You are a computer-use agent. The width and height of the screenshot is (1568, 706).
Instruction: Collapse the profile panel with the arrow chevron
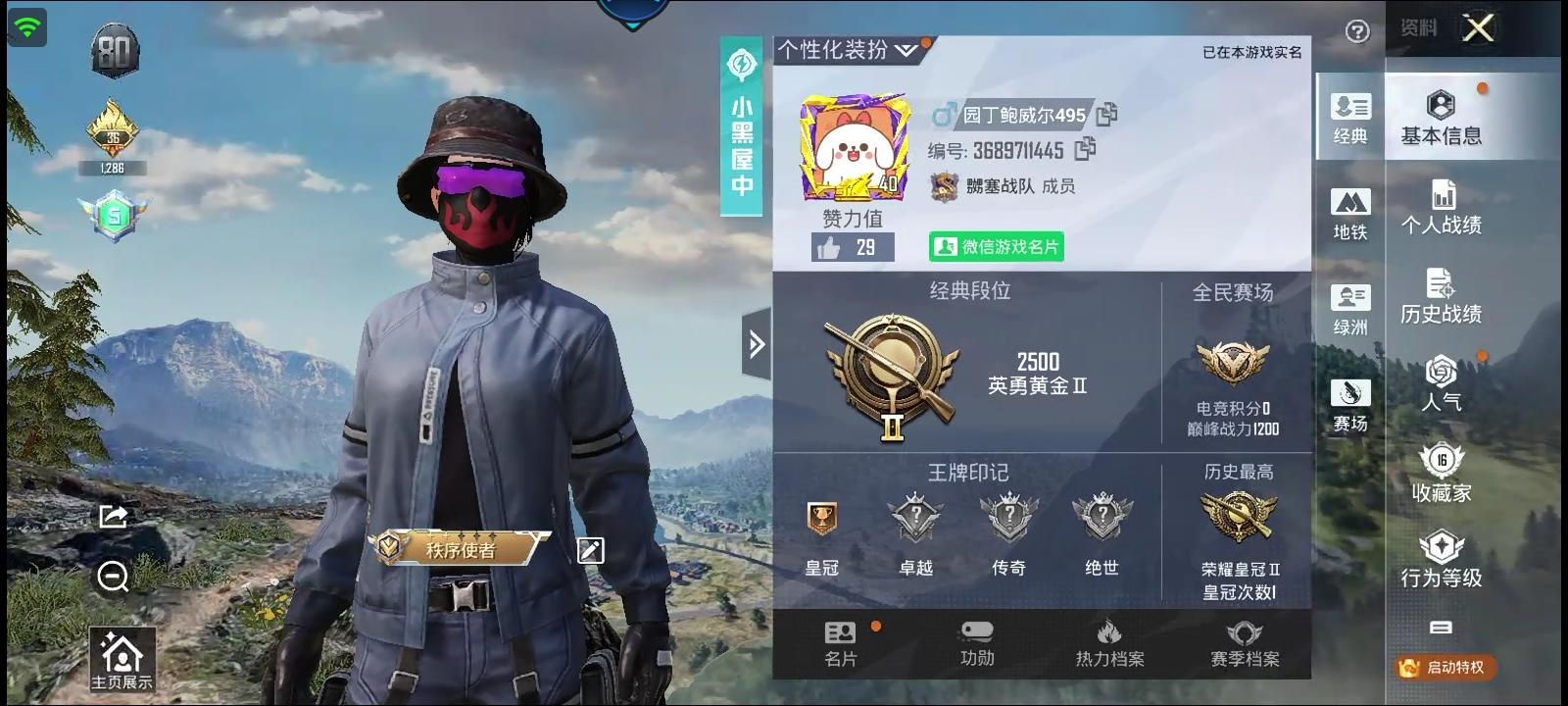(x=755, y=344)
